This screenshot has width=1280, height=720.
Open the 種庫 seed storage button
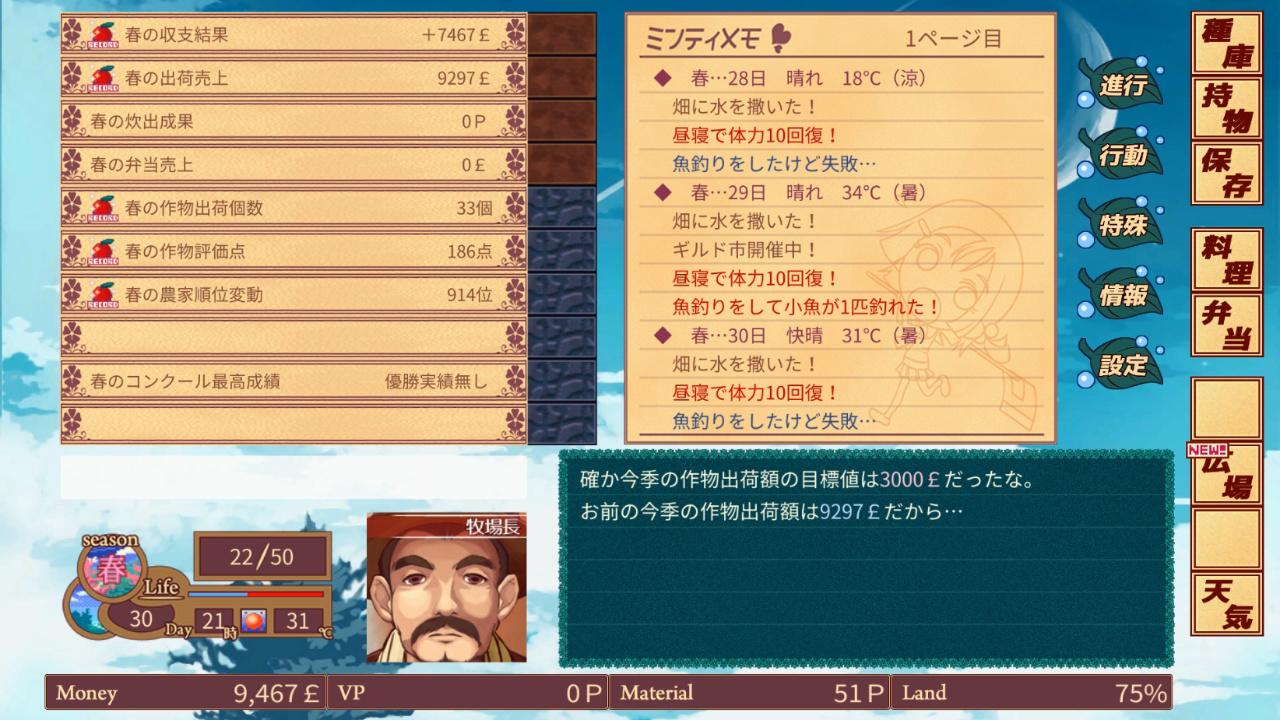tap(1226, 44)
